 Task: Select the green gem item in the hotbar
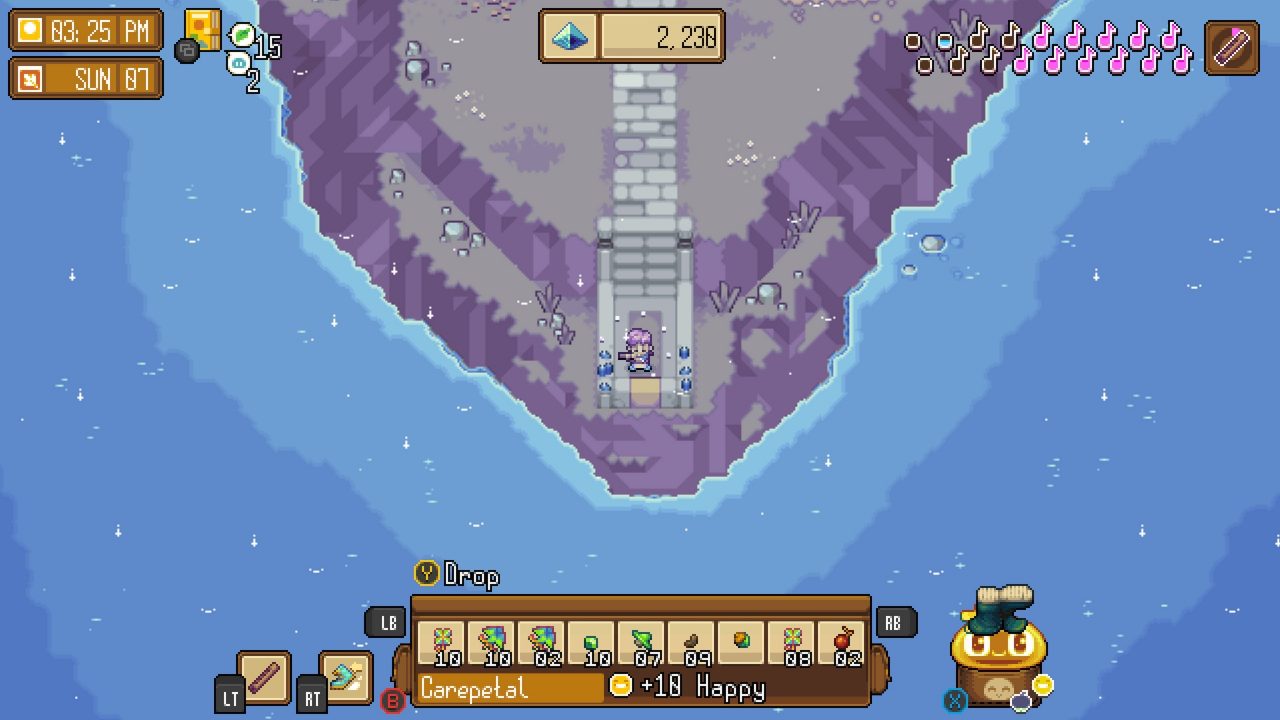click(x=590, y=640)
